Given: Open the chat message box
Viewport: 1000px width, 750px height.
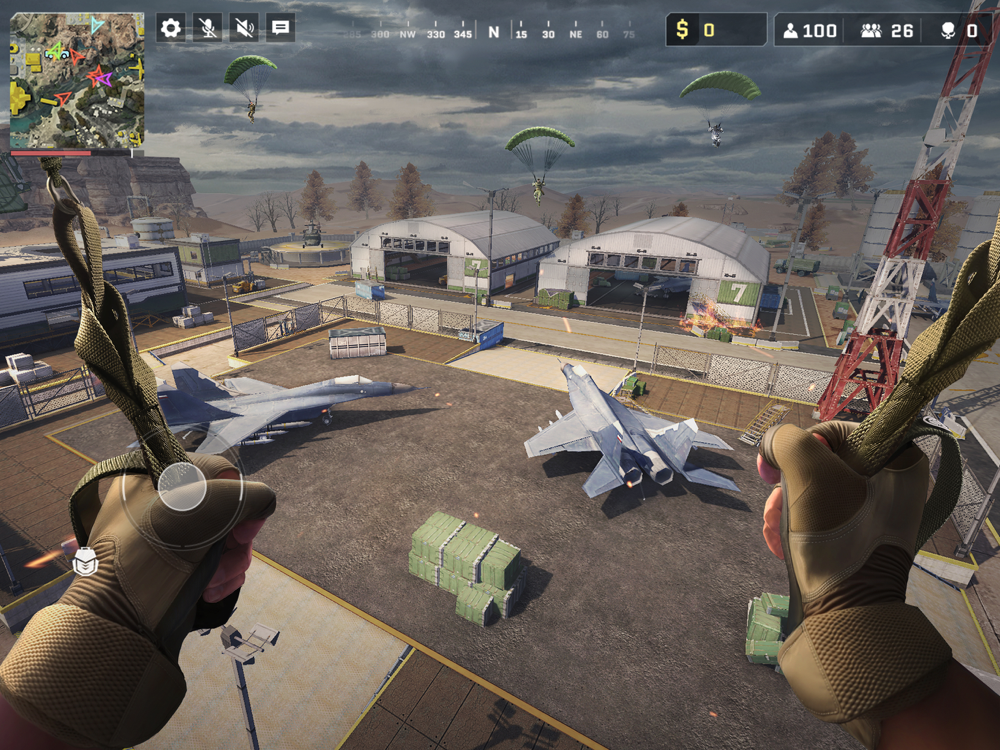Looking at the screenshot, I should (x=281, y=28).
